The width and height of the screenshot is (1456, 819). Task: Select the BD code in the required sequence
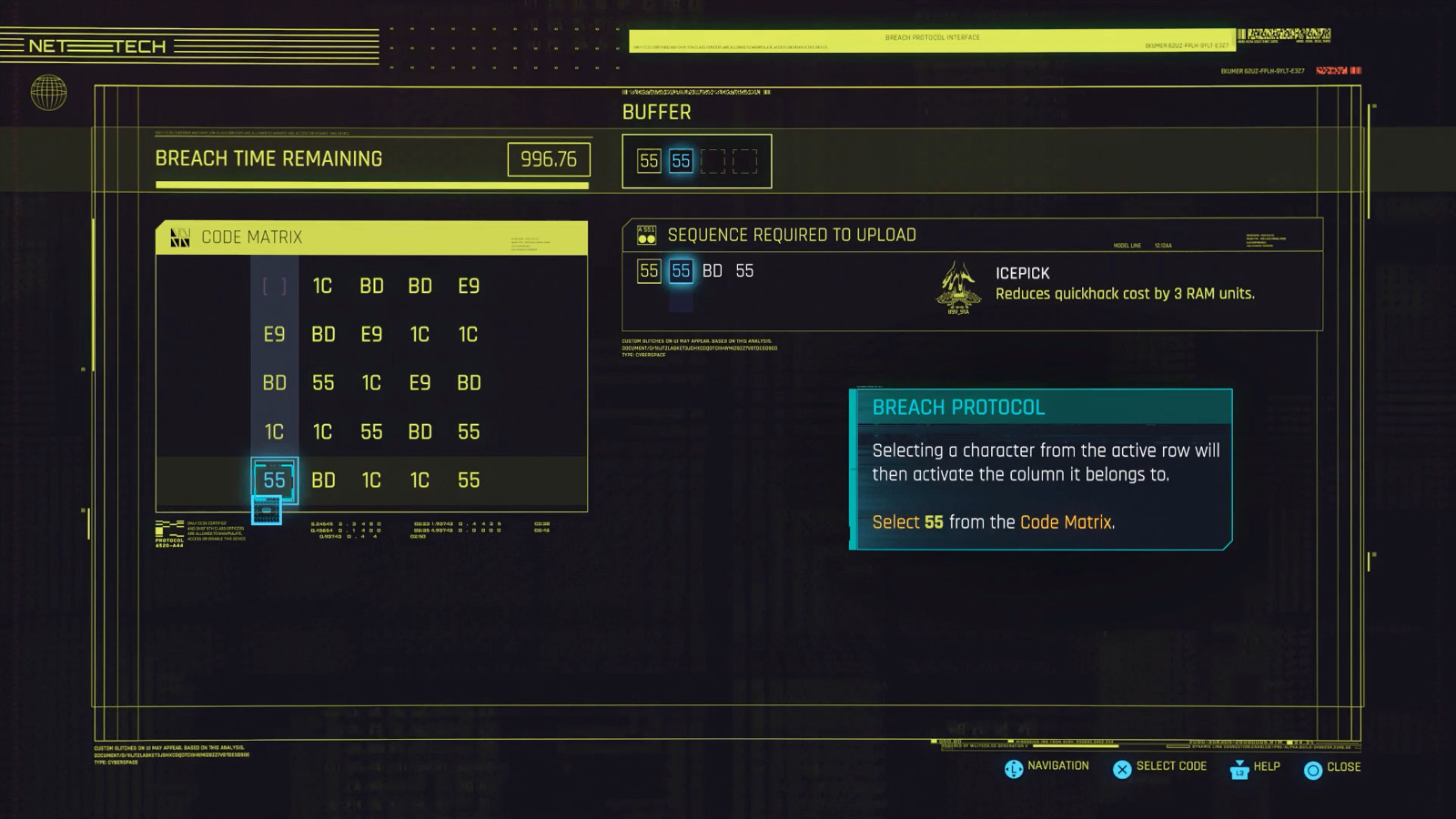713,270
